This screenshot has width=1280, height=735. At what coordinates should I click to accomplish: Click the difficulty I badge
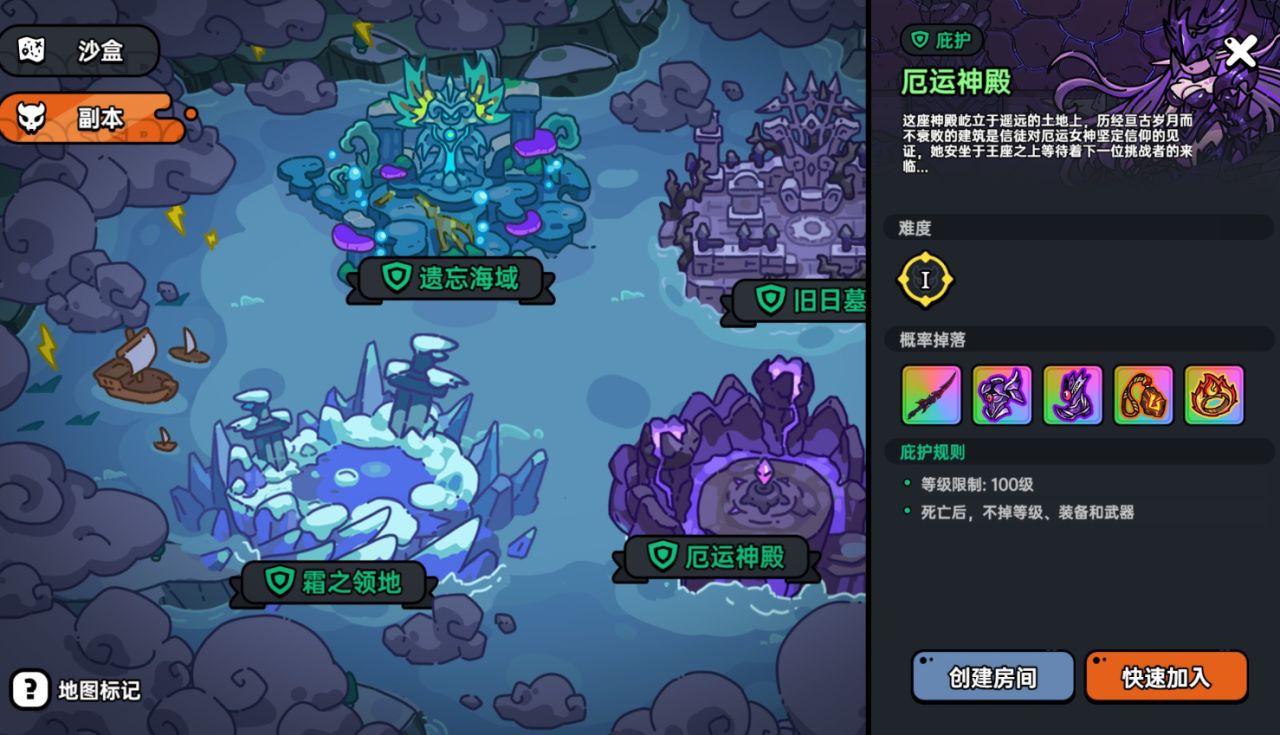coord(925,280)
